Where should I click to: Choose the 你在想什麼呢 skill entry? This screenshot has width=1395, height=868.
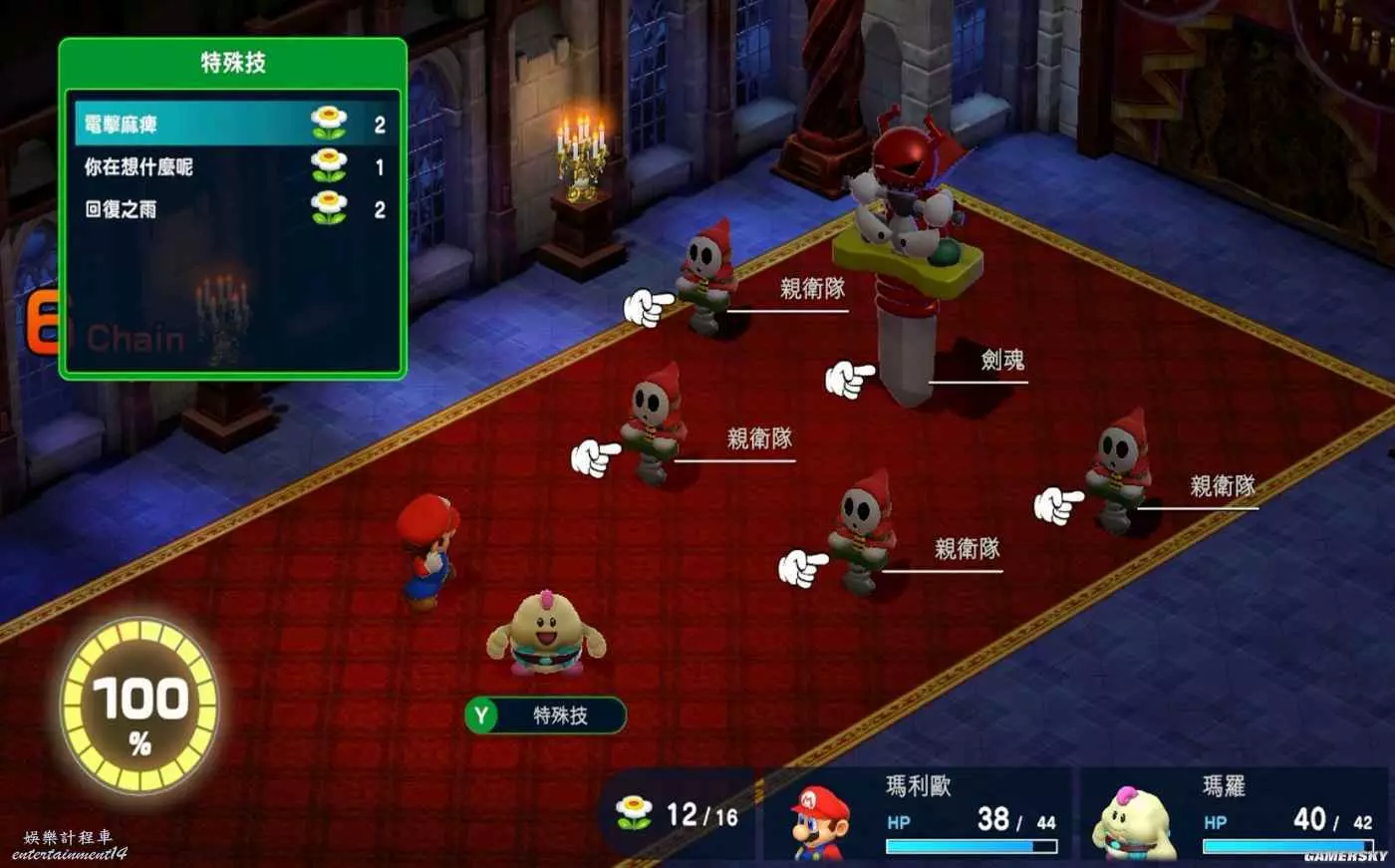139,167
